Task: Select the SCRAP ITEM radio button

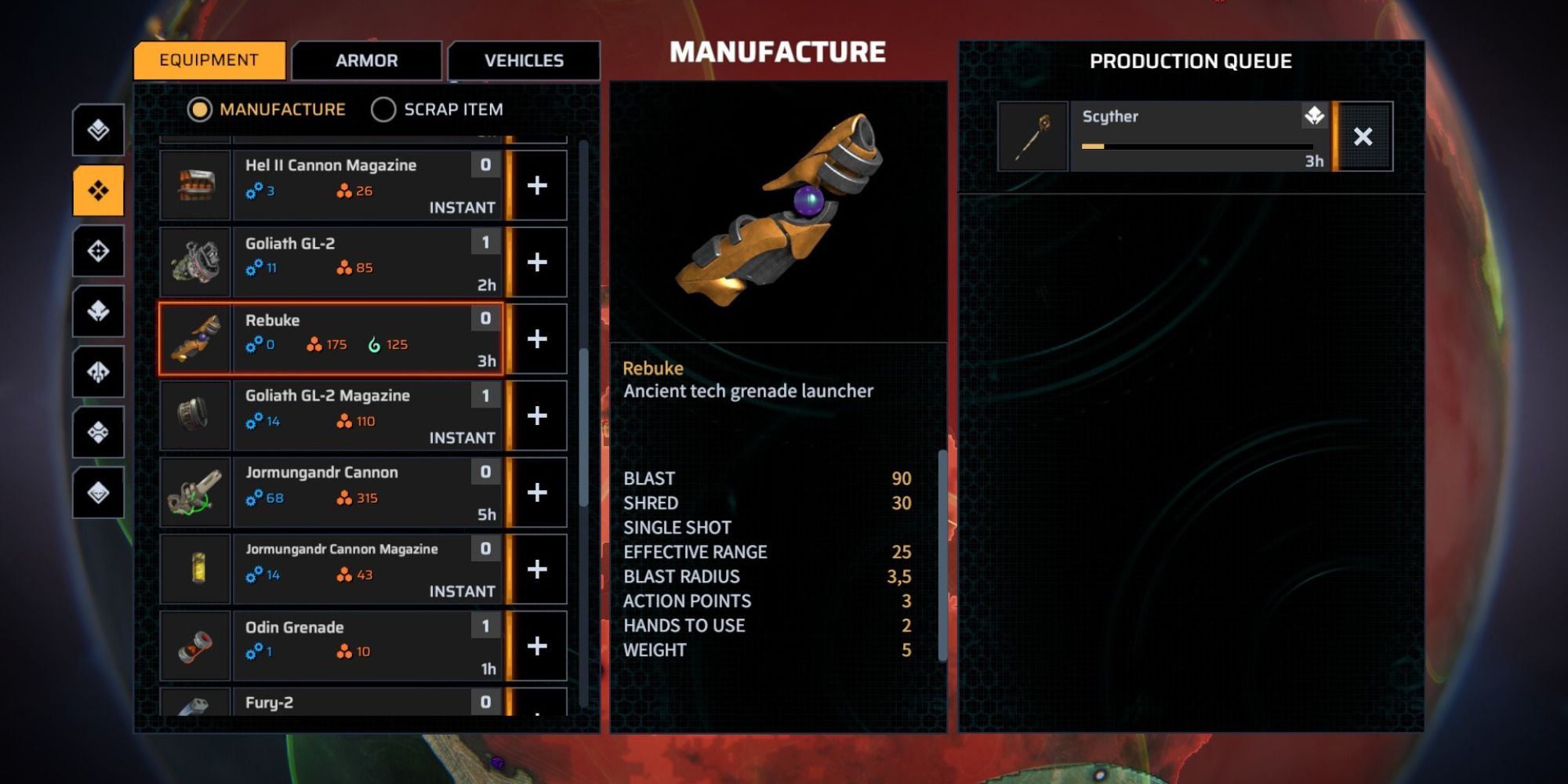Action: (384, 110)
